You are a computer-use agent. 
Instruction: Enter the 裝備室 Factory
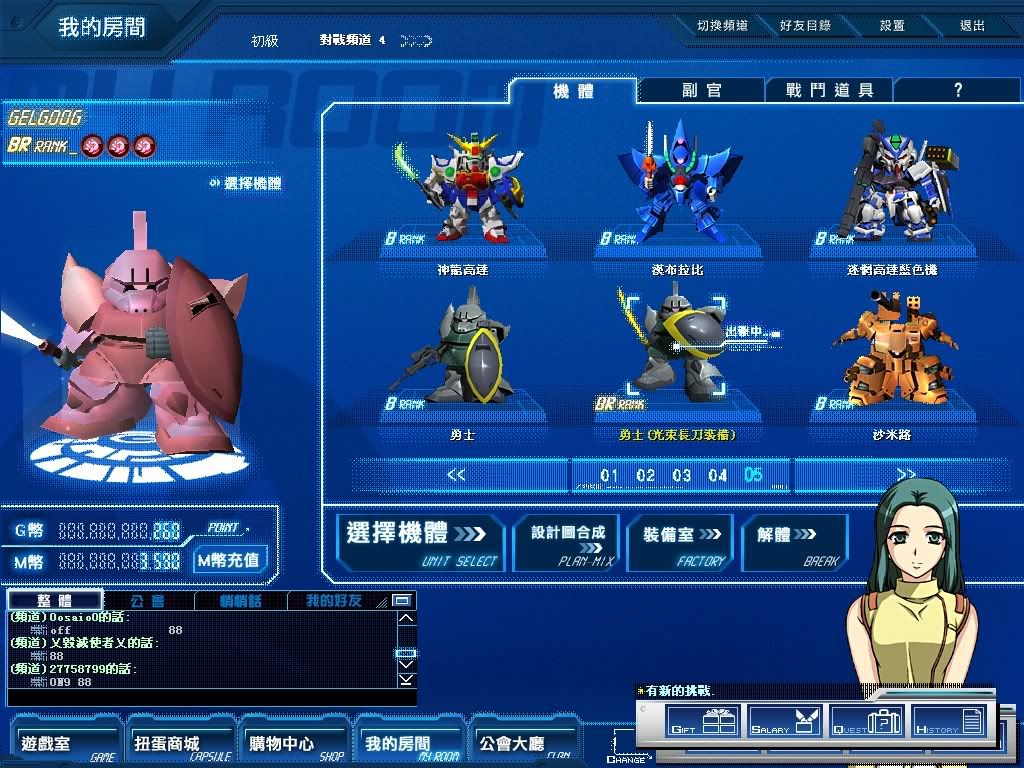681,543
